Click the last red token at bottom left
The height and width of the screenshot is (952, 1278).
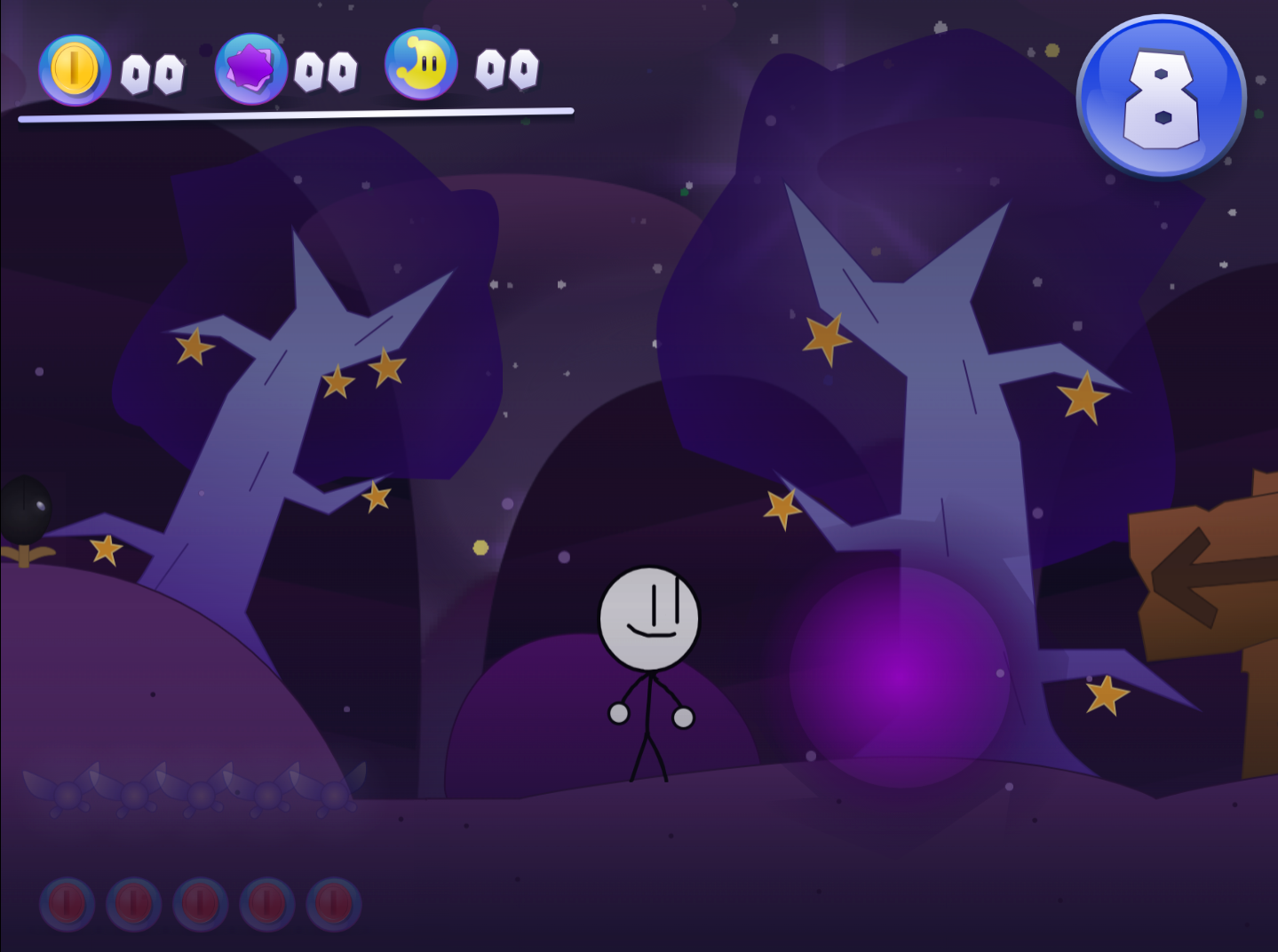[333, 904]
